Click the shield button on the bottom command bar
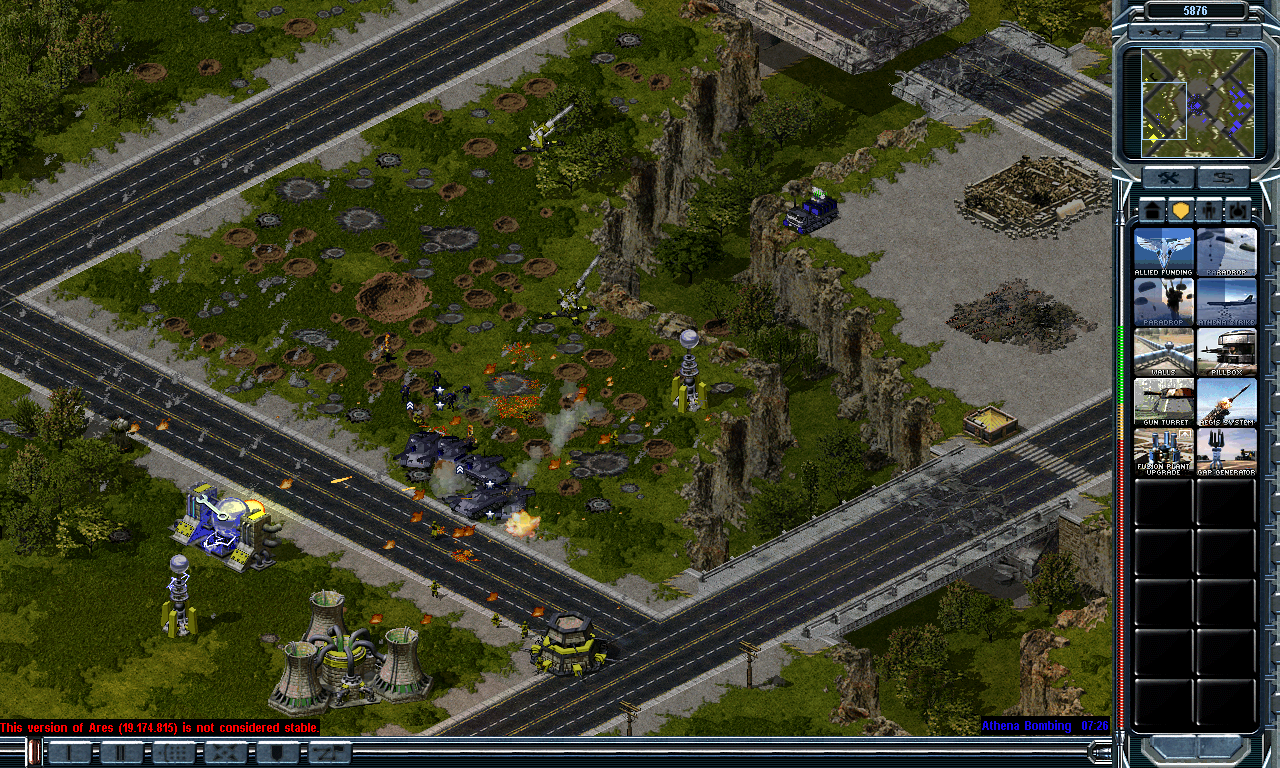 pyautogui.click(x=278, y=753)
